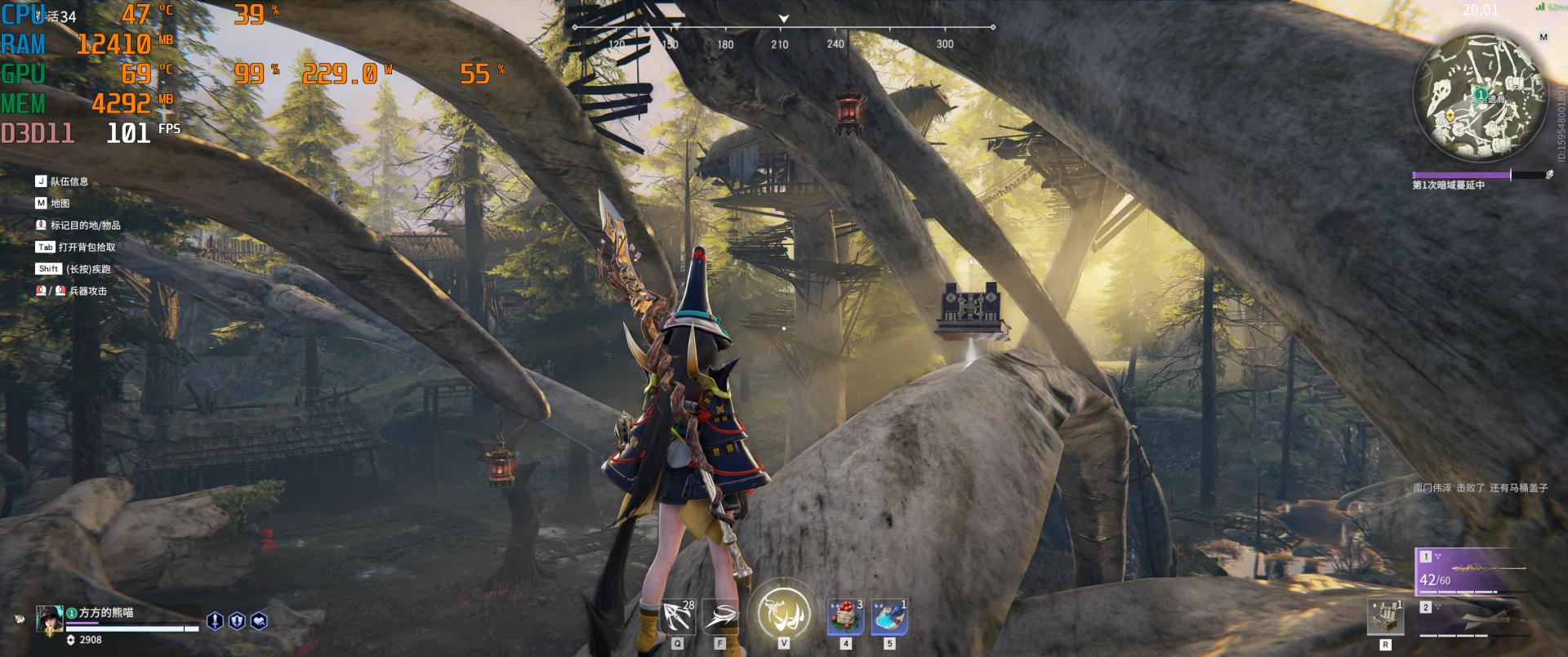
Task: Select the wooden repair kit slot
Action: point(1385,617)
